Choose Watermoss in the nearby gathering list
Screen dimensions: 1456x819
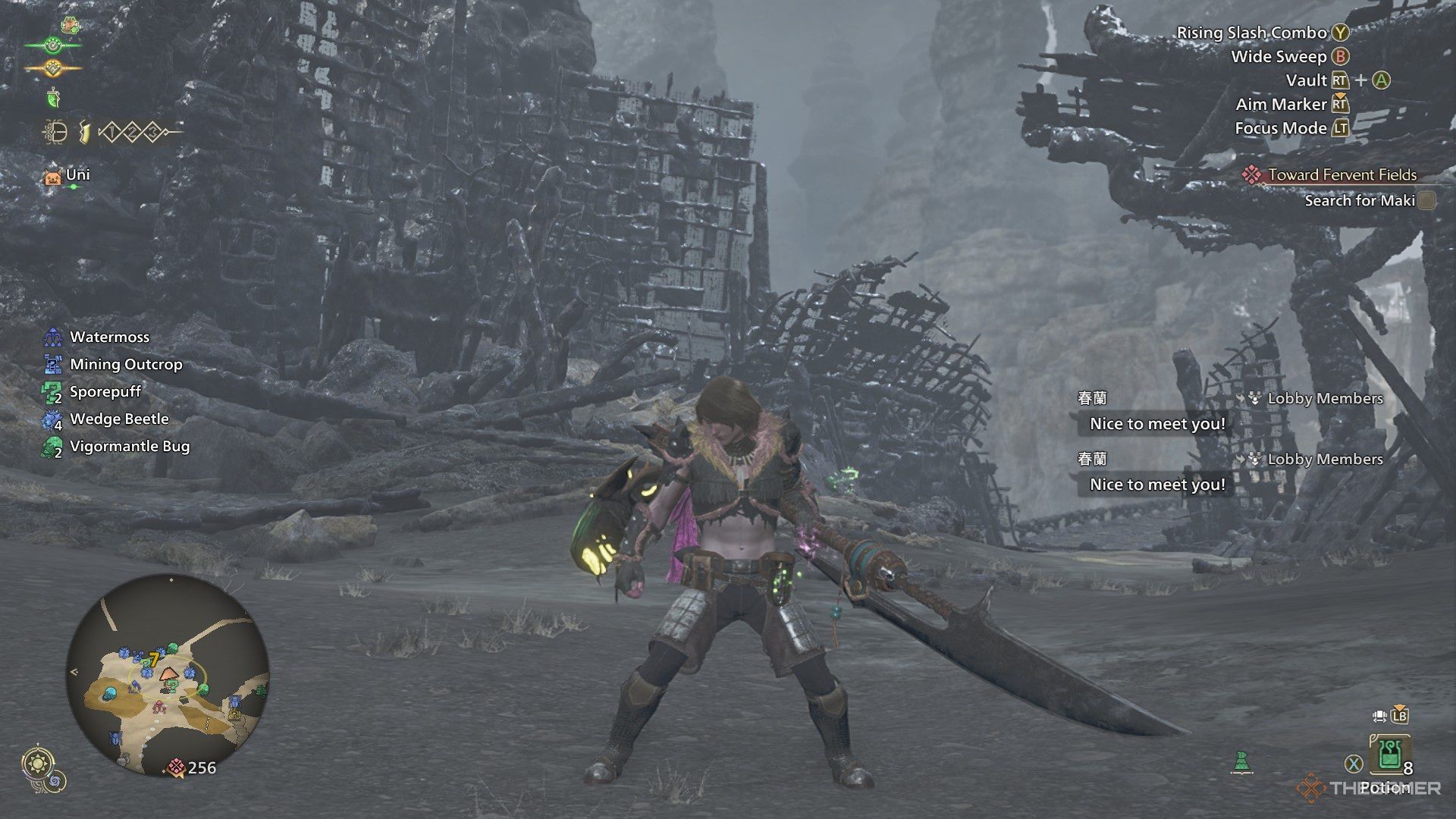point(109,337)
